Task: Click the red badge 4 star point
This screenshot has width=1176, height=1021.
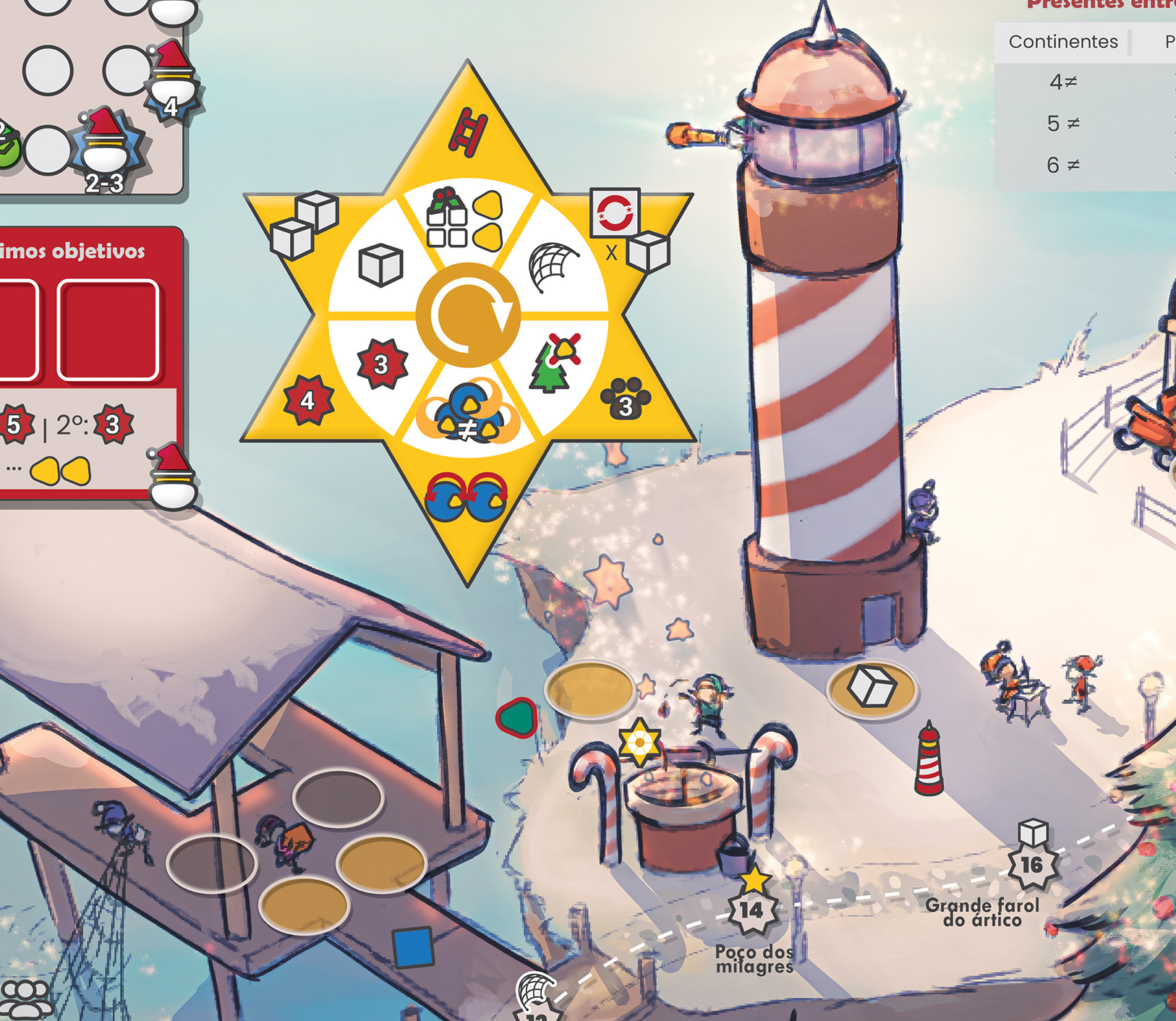Action: (308, 400)
